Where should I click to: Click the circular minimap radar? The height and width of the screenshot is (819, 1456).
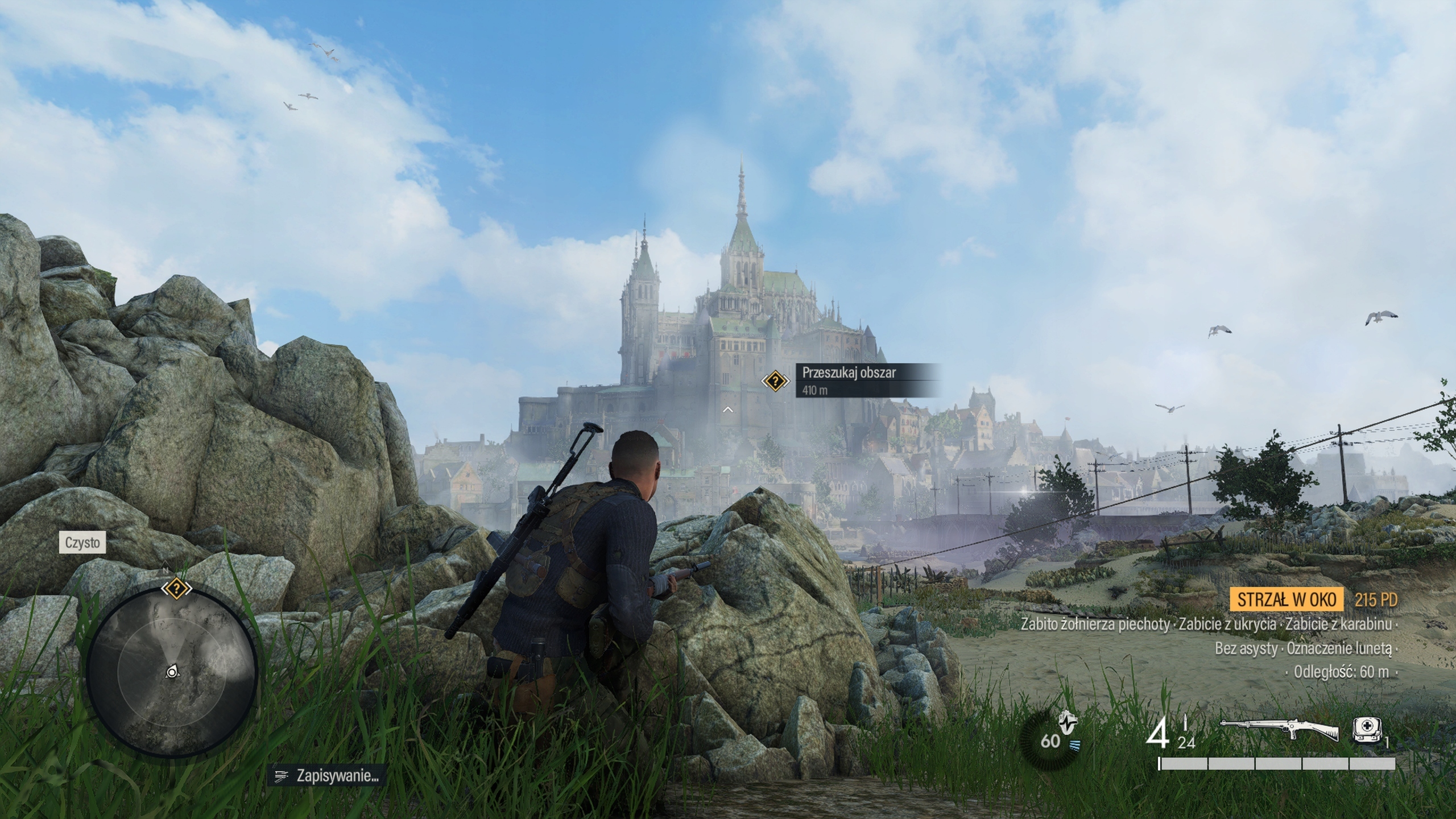pos(172,672)
